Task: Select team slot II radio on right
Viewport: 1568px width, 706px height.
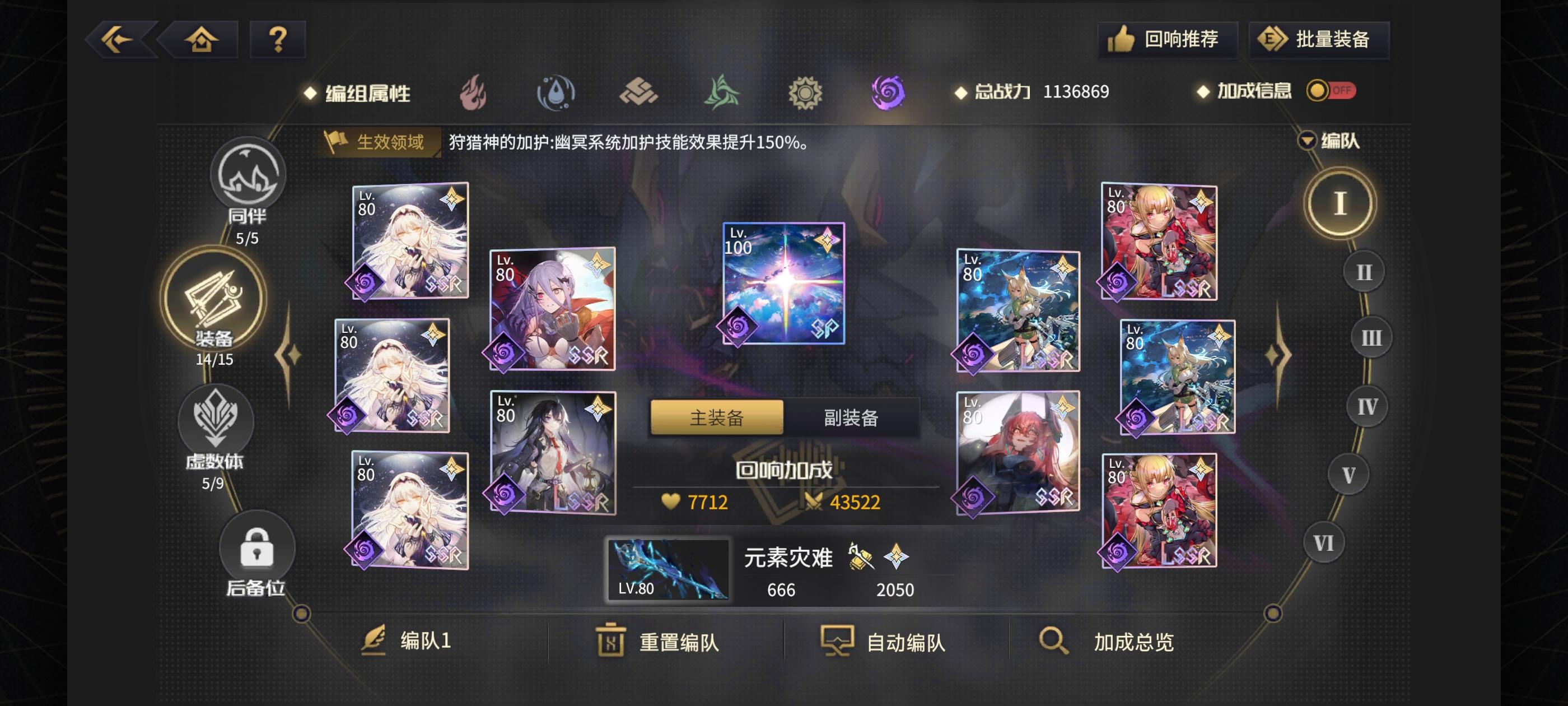Action: tap(1365, 271)
